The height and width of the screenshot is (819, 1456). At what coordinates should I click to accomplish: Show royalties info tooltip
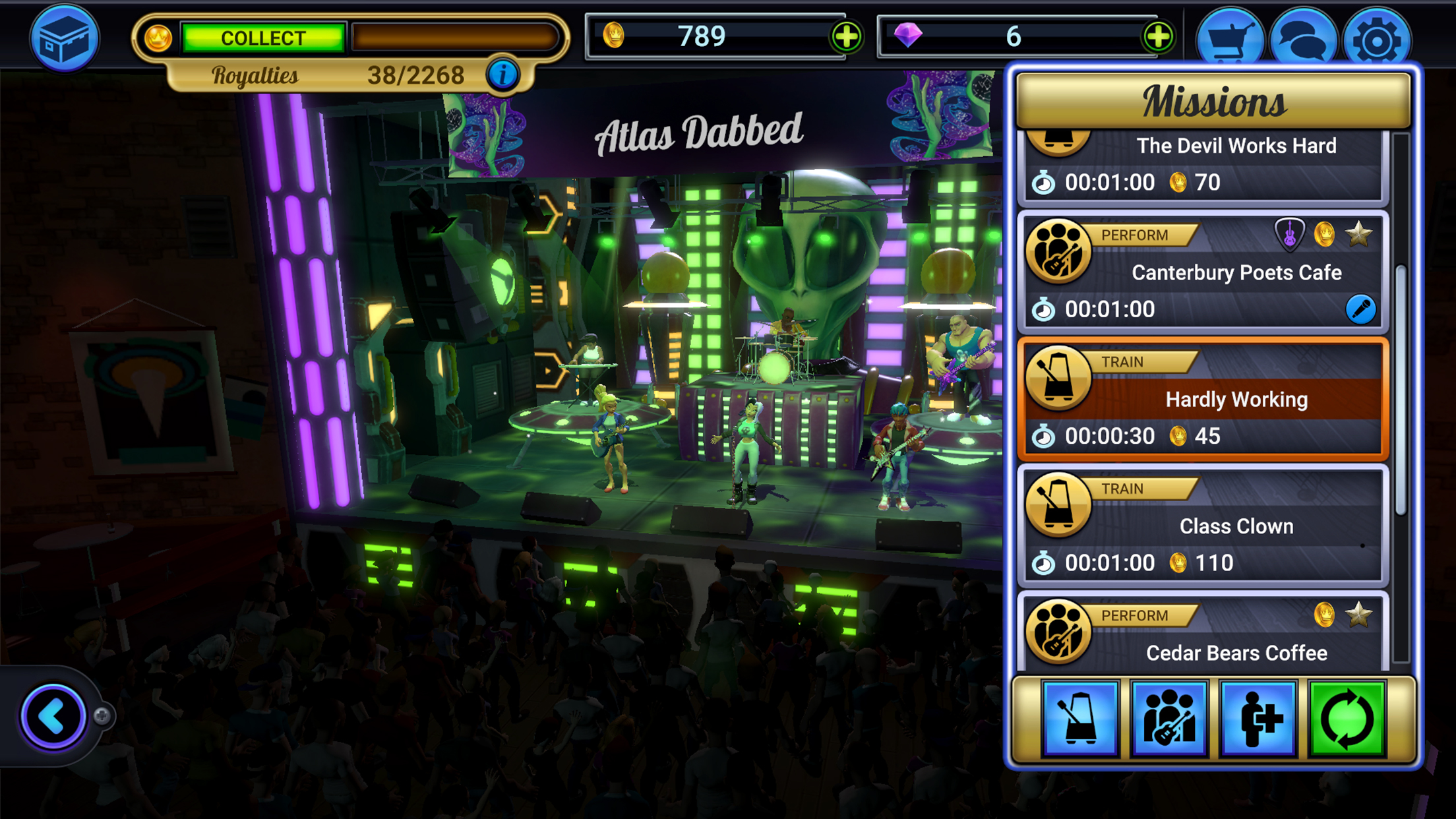click(x=502, y=75)
